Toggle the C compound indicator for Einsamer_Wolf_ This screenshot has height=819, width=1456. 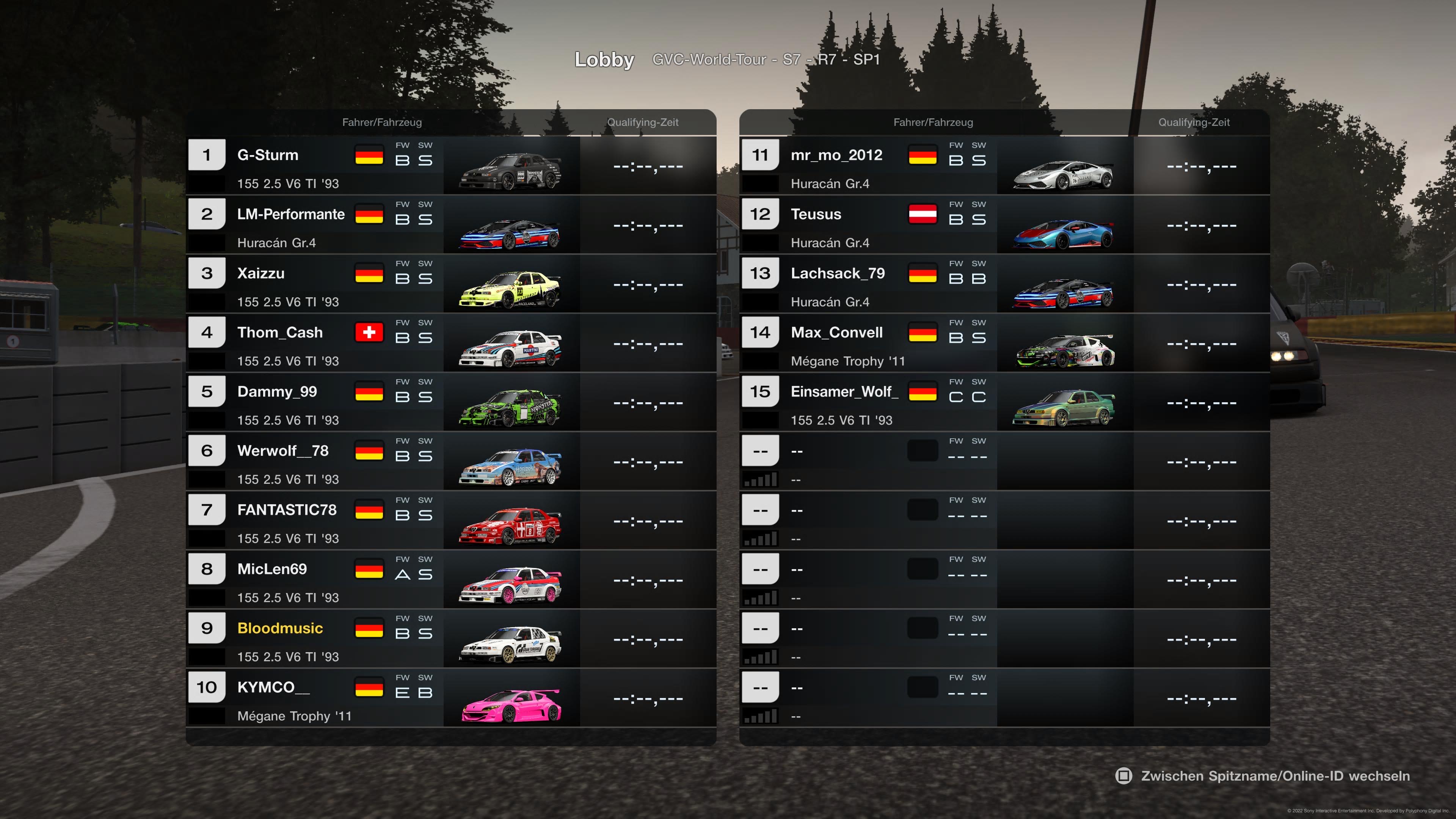click(956, 397)
